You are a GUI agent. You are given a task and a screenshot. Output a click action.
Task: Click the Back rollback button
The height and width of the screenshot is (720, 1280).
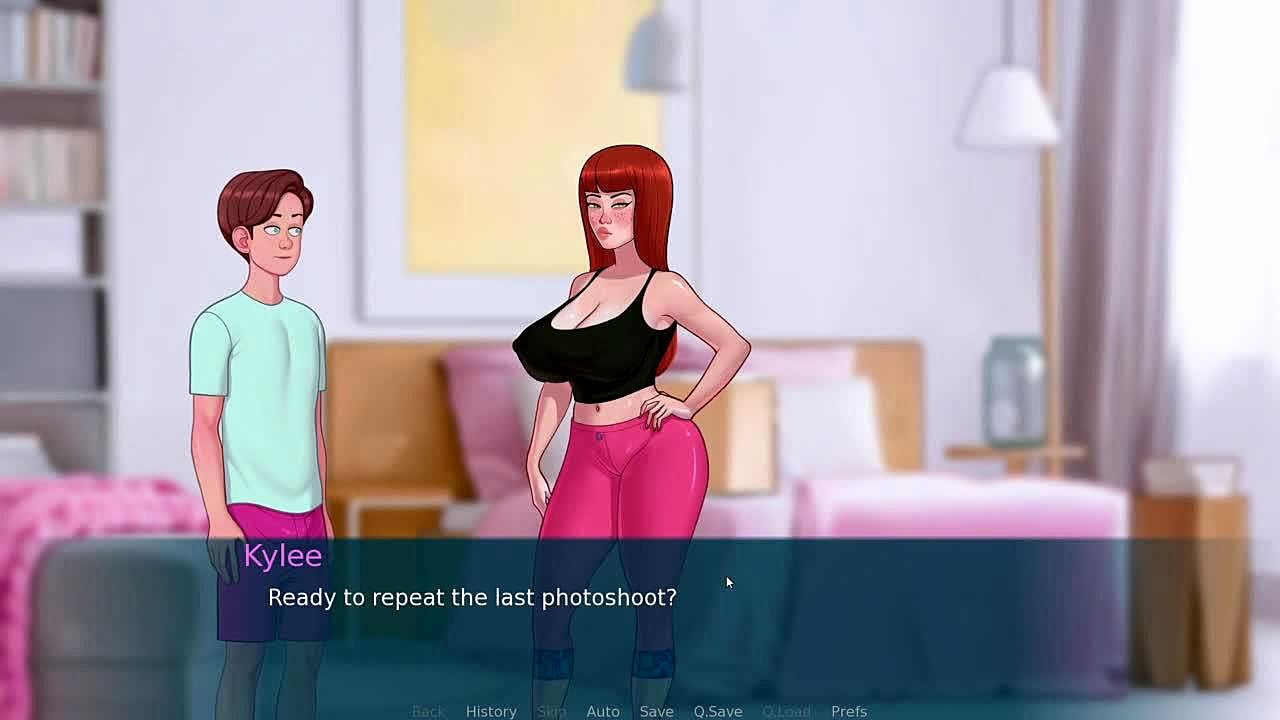(x=428, y=711)
